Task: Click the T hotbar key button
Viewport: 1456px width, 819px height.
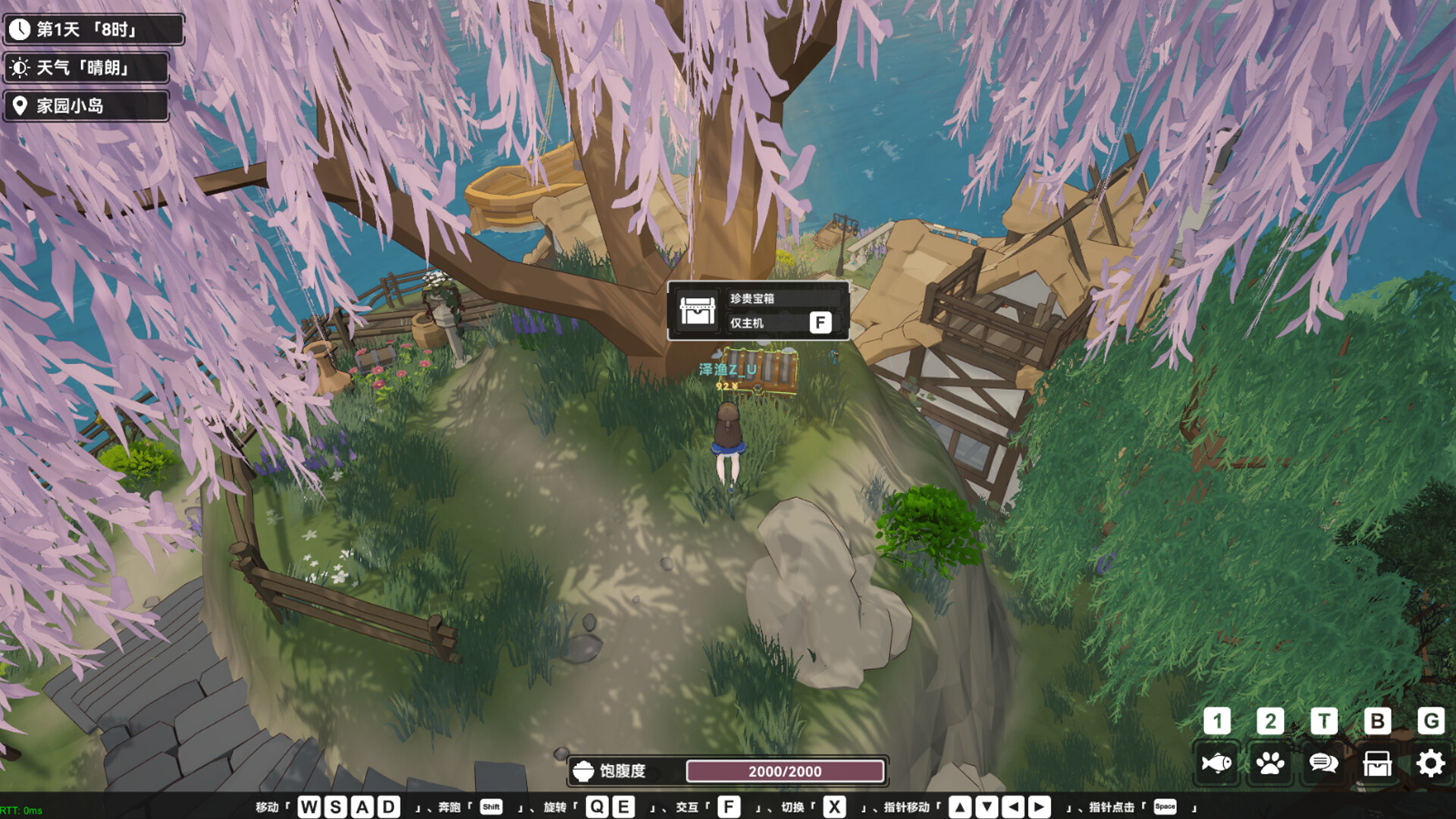Action: [1323, 720]
